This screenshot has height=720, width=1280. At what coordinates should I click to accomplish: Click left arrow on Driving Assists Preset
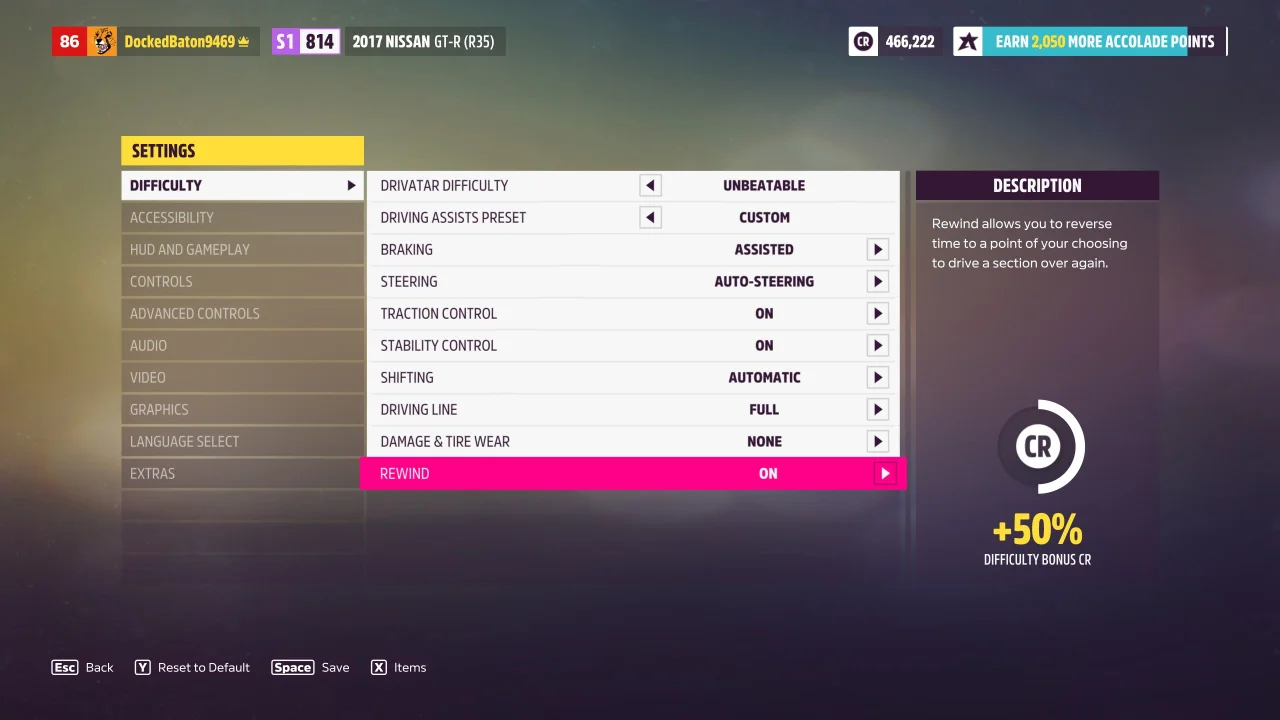[x=650, y=217]
